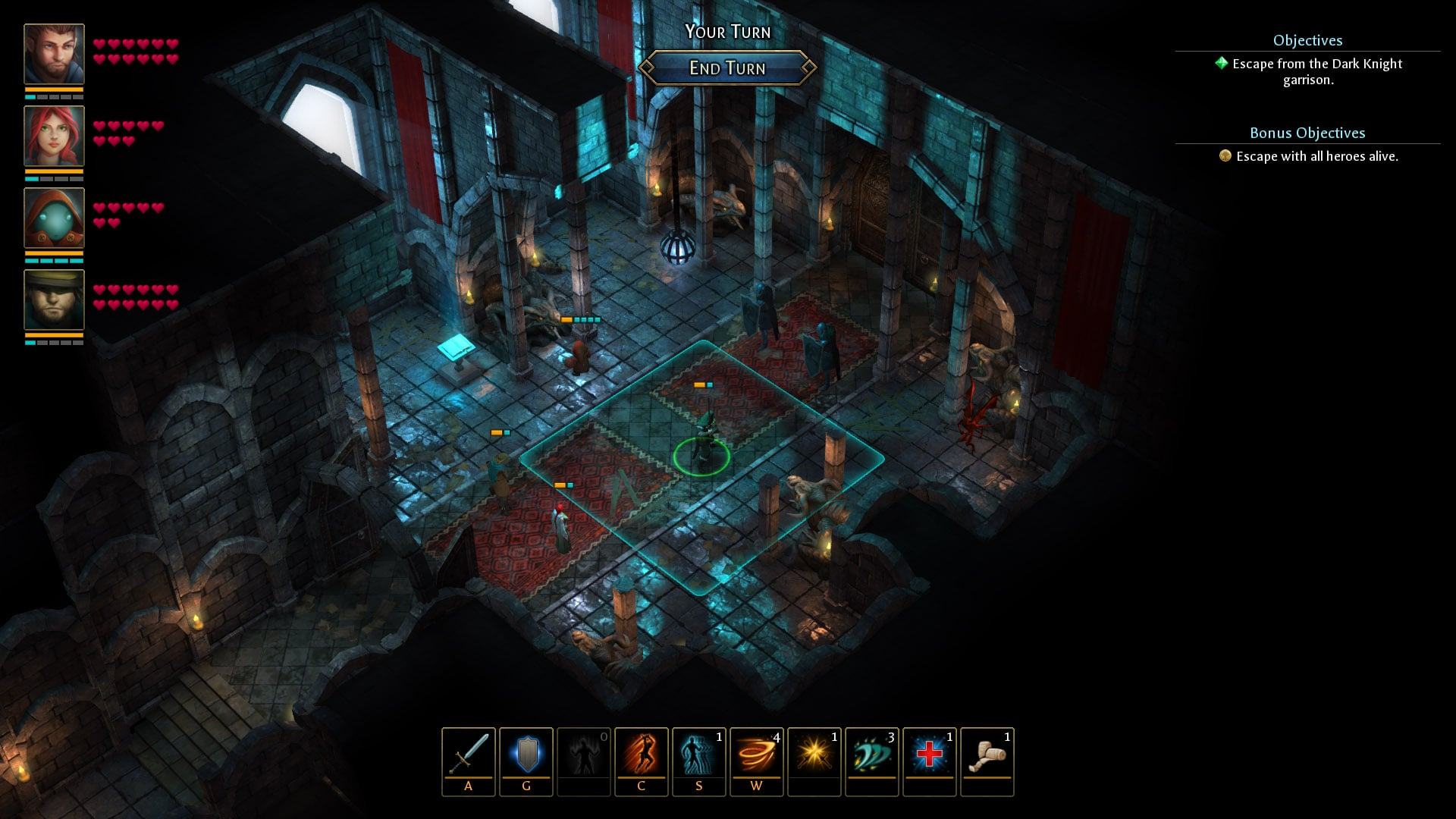Select the hero portrait wearing a hat
1456x819 pixels.
54,300
